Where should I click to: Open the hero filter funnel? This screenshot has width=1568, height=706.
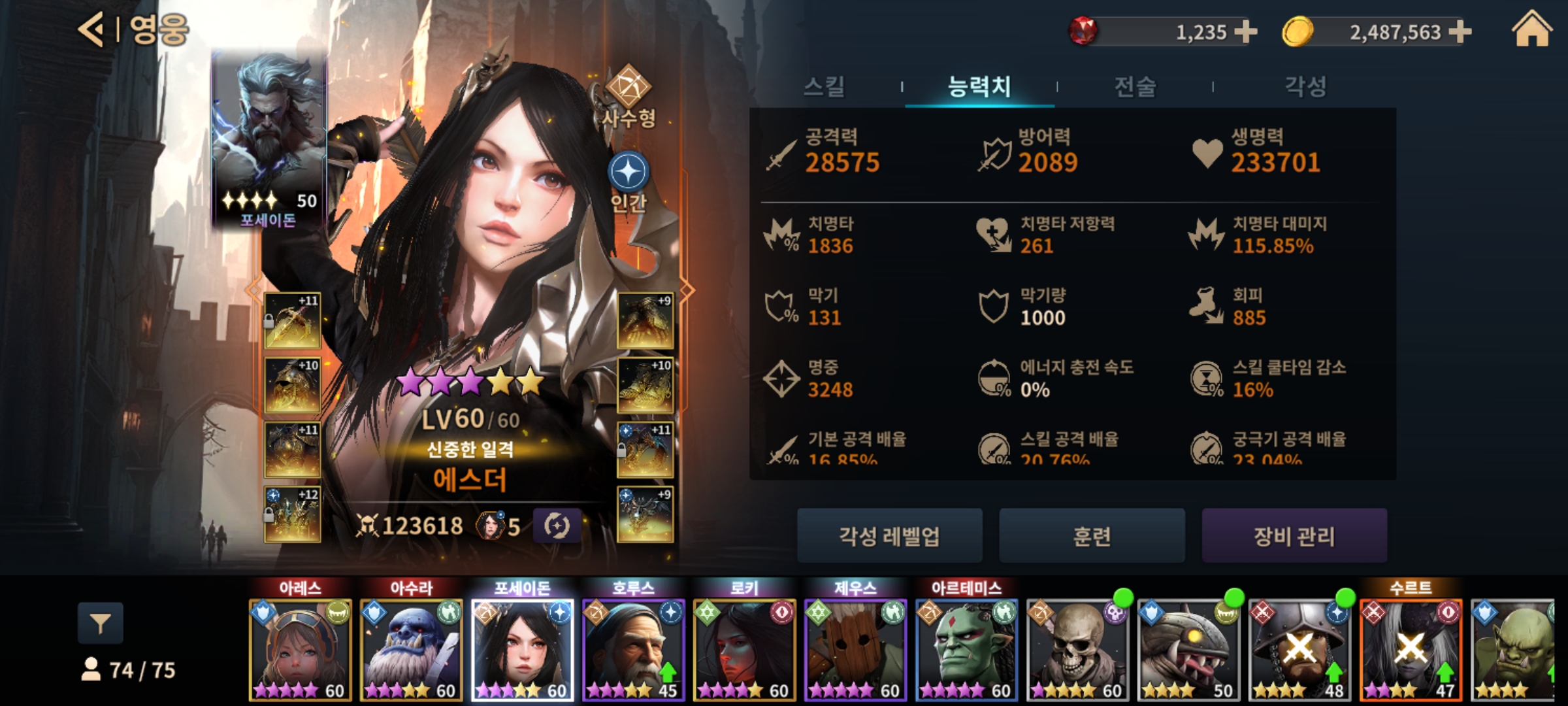(100, 624)
